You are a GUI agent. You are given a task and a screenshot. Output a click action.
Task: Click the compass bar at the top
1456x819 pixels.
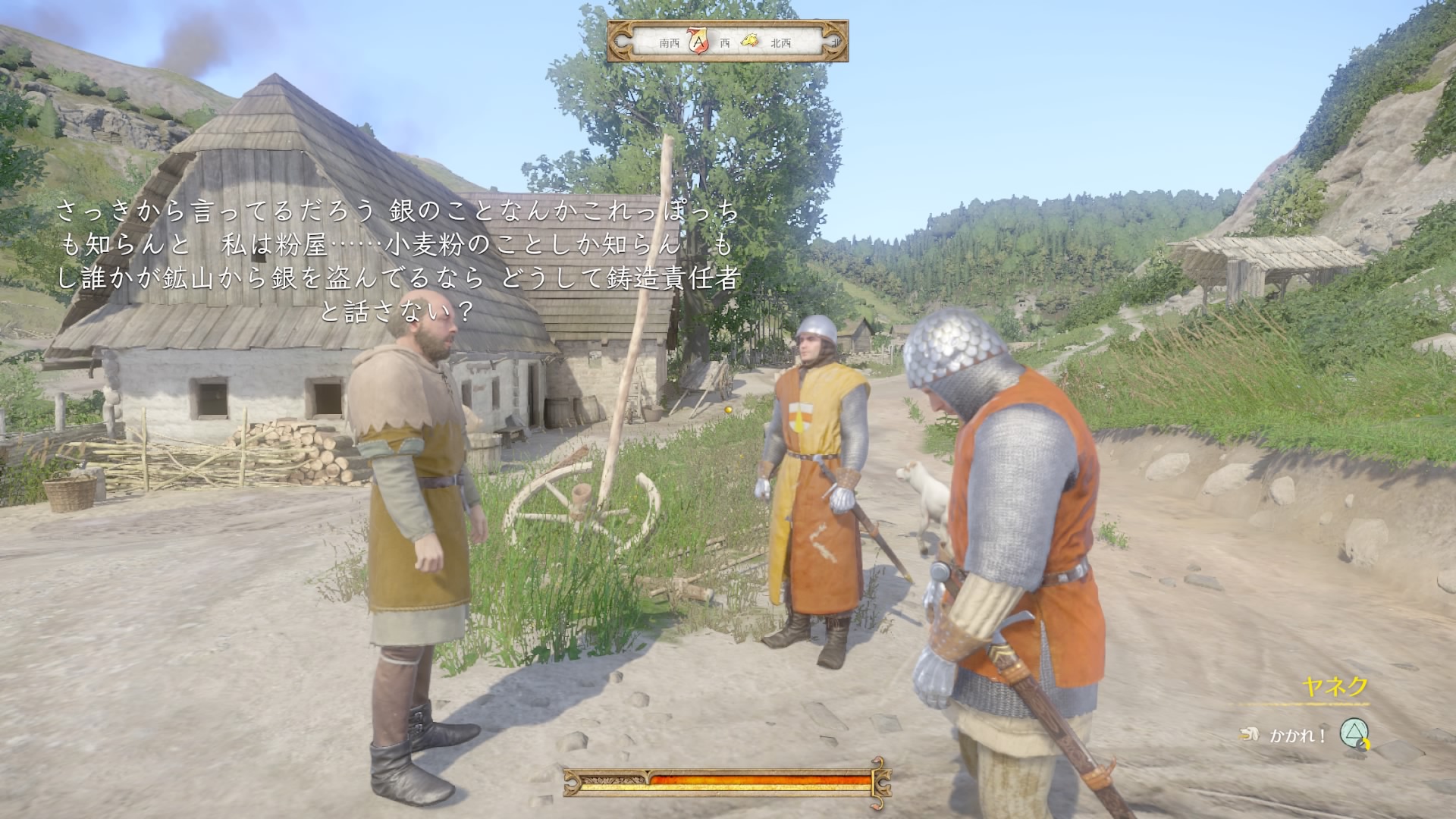pyautogui.click(x=727, y=42)
